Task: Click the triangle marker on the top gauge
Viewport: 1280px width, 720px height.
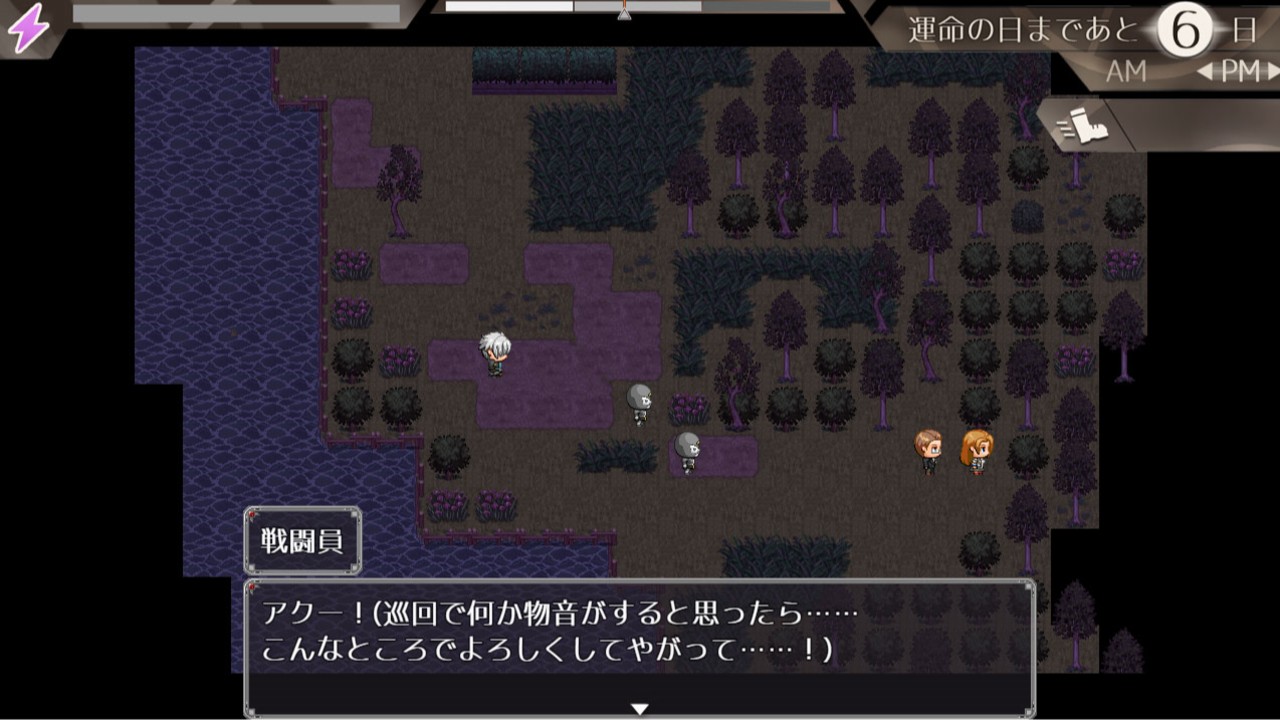Action: point(622,14)
